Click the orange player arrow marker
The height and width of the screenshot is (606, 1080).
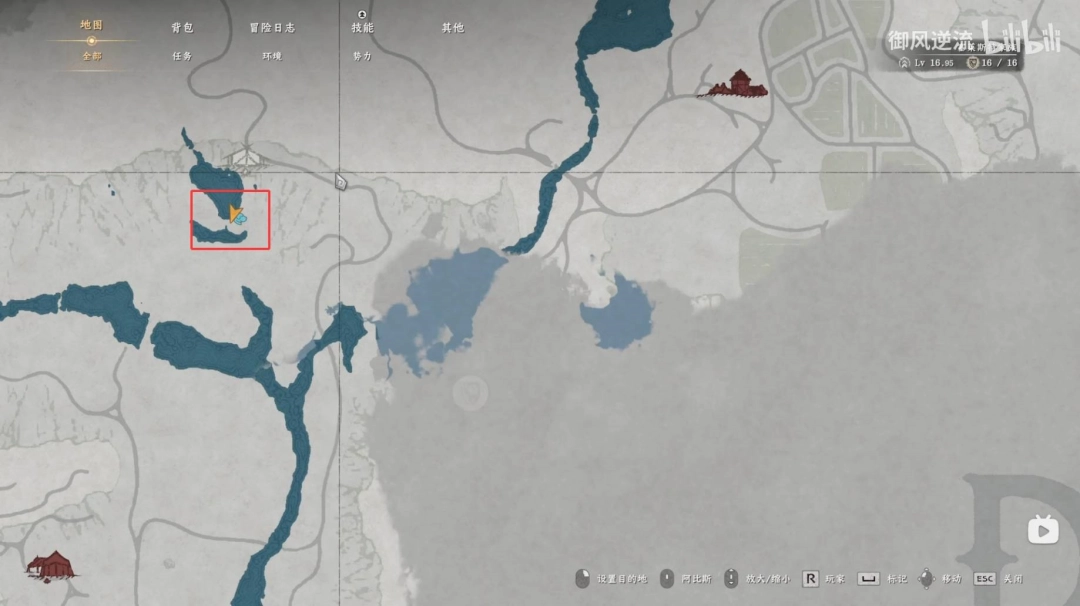coord(235,213)
